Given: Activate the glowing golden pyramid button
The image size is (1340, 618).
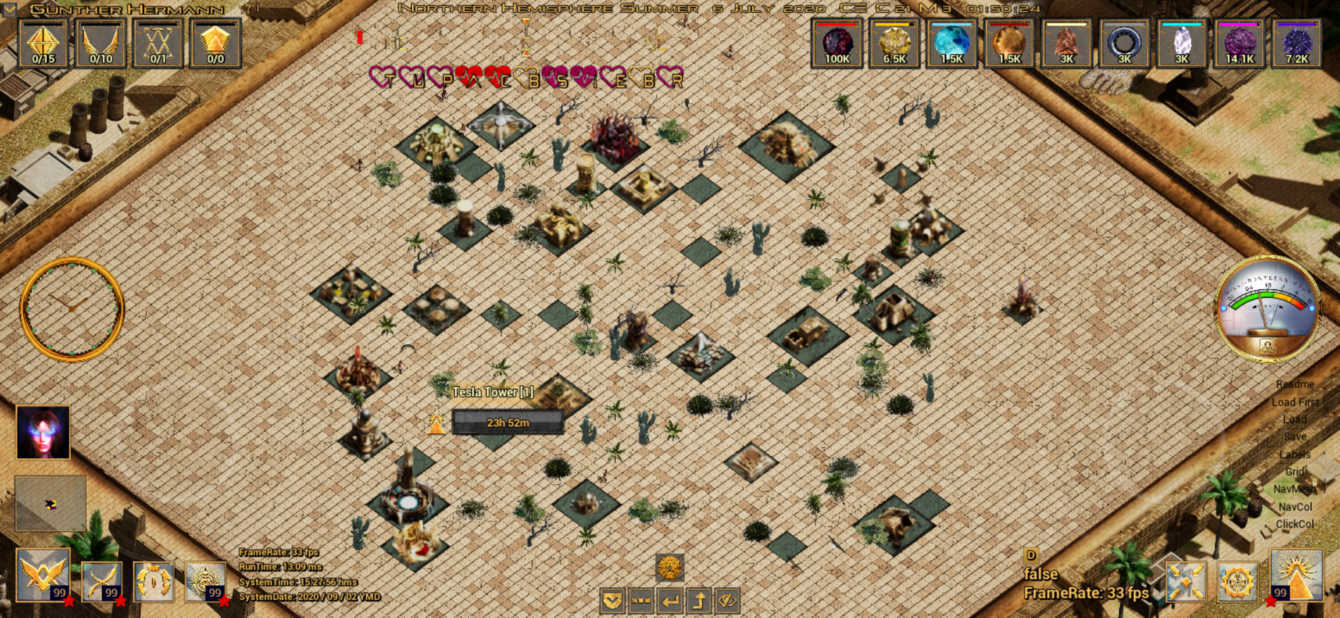Looking at the screenshot, I should (1296, 575).
